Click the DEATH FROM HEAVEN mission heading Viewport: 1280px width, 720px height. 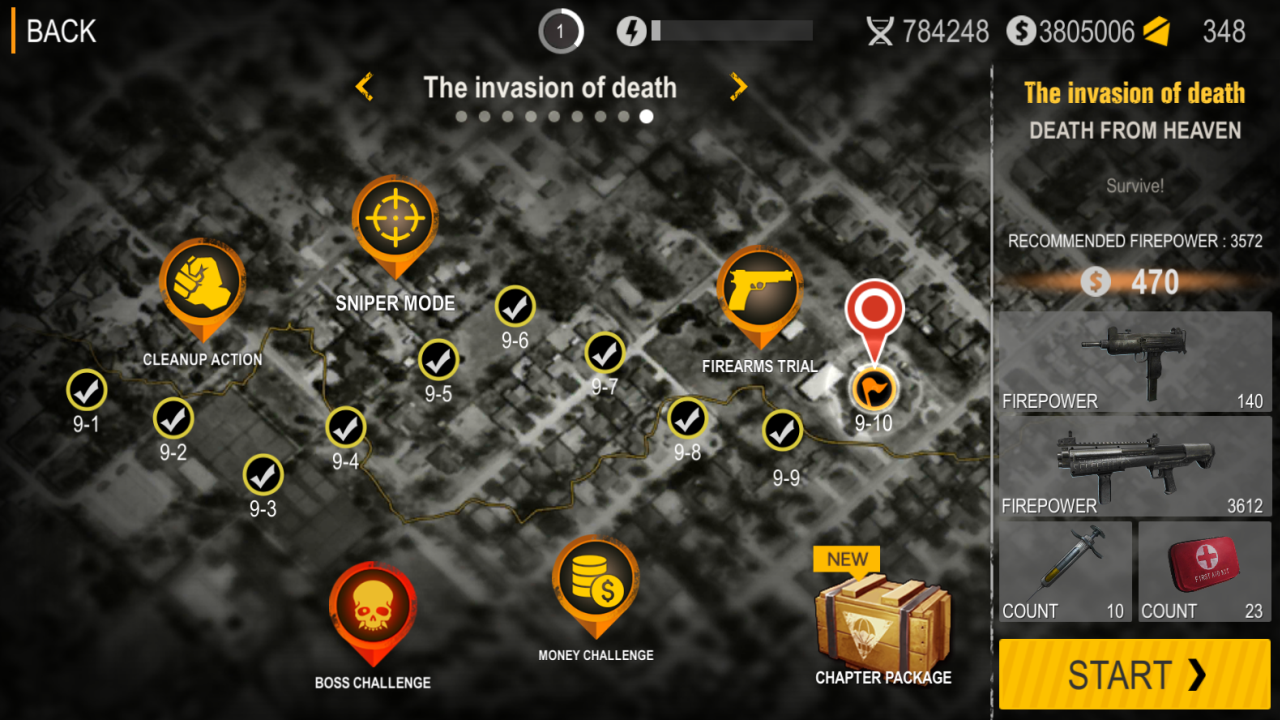(1134, 131)
